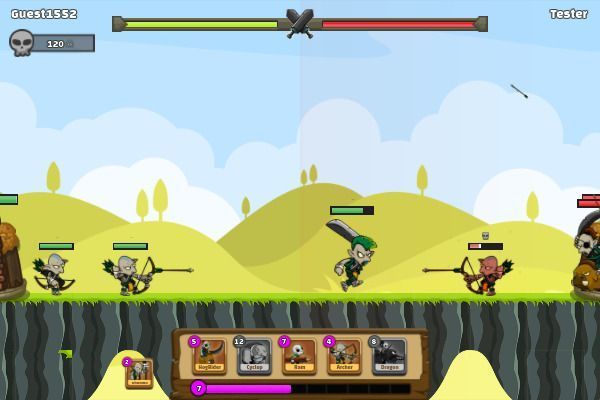Choose the Archer unit card
Image resolution: width=600 pixels, height=400 pixels.
point(344,355)
